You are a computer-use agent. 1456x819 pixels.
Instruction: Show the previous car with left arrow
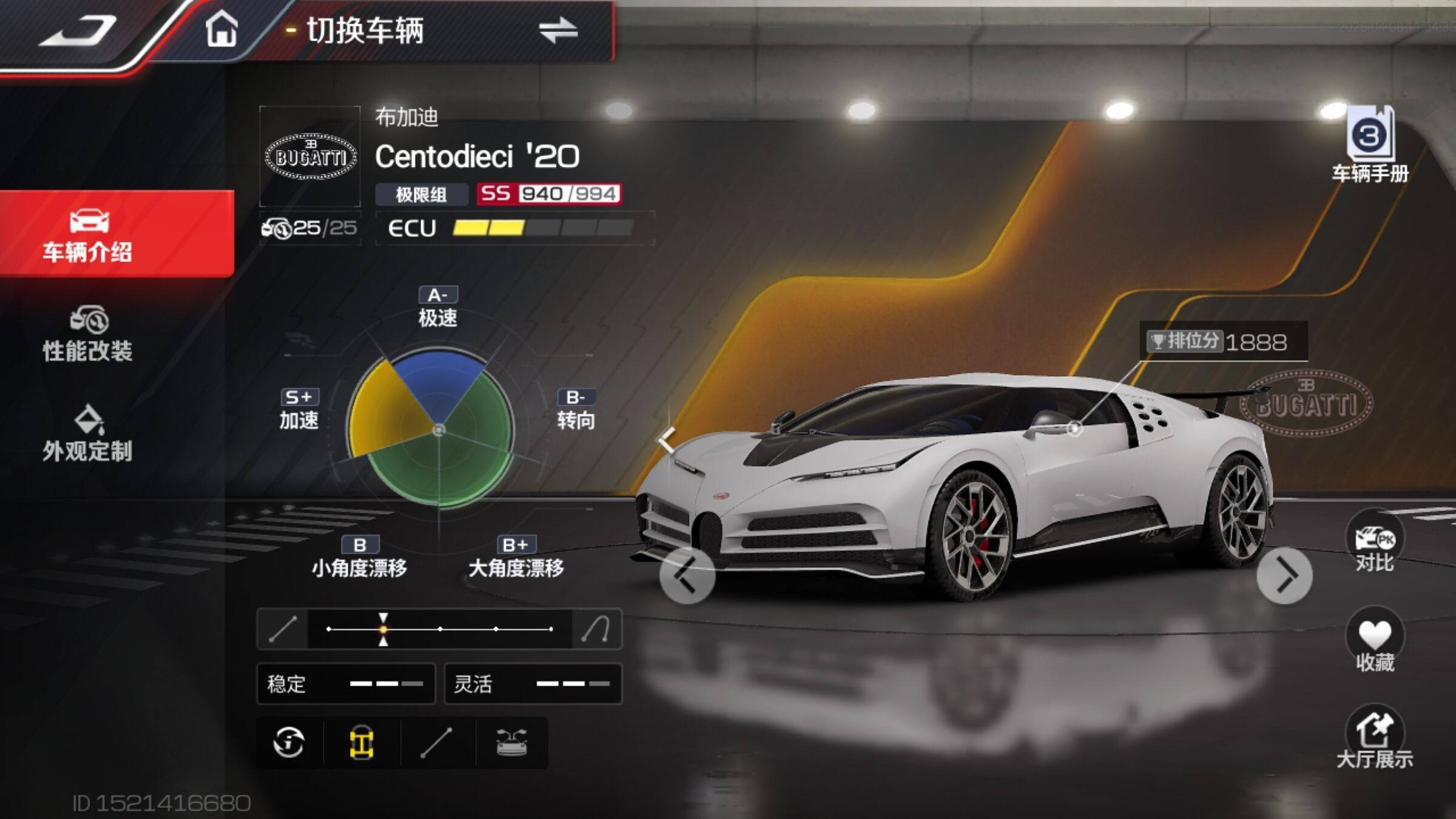click(687, 575)
